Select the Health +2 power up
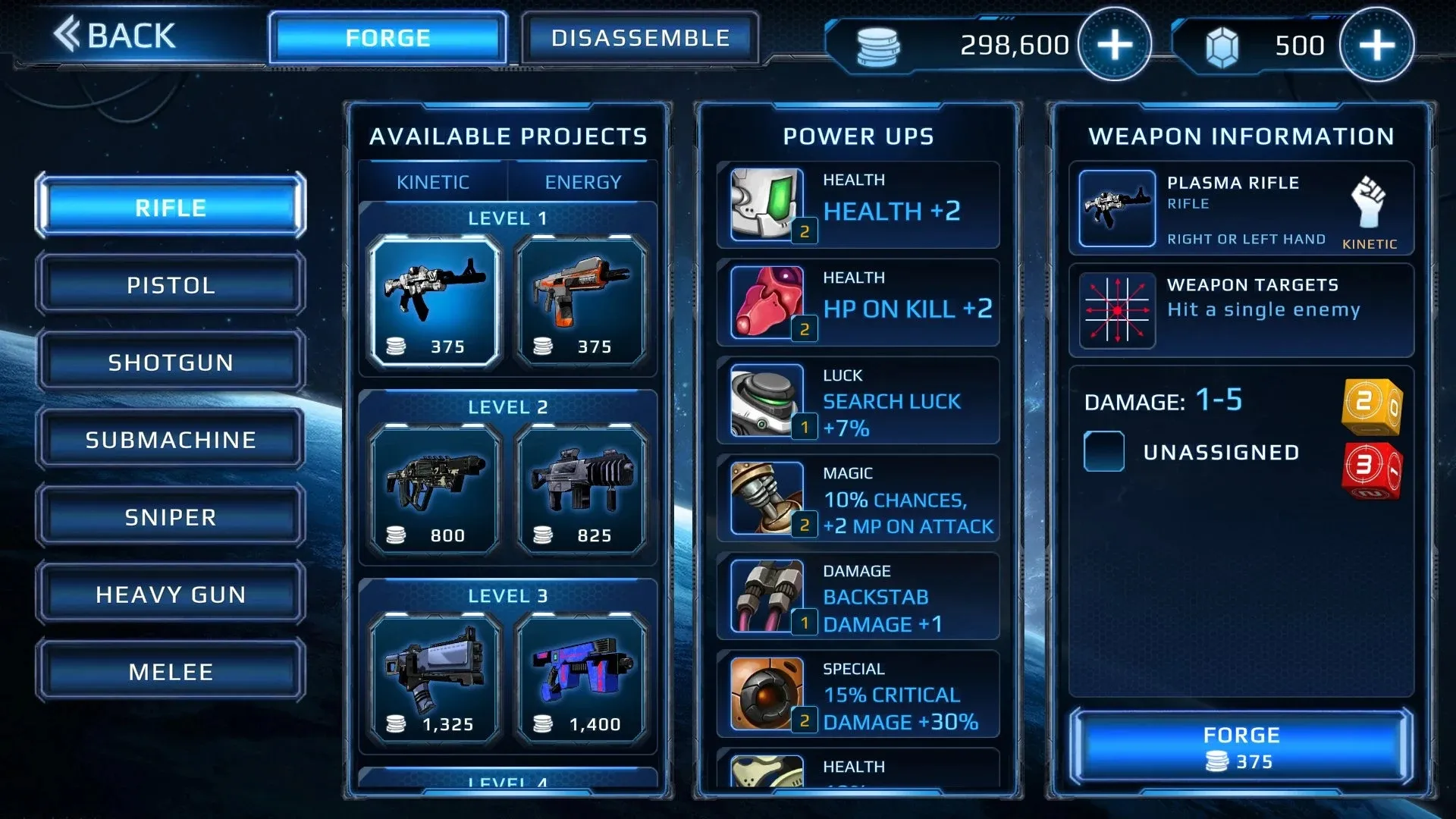This screenshot has width=1456, height=819. tap(858, 205)
